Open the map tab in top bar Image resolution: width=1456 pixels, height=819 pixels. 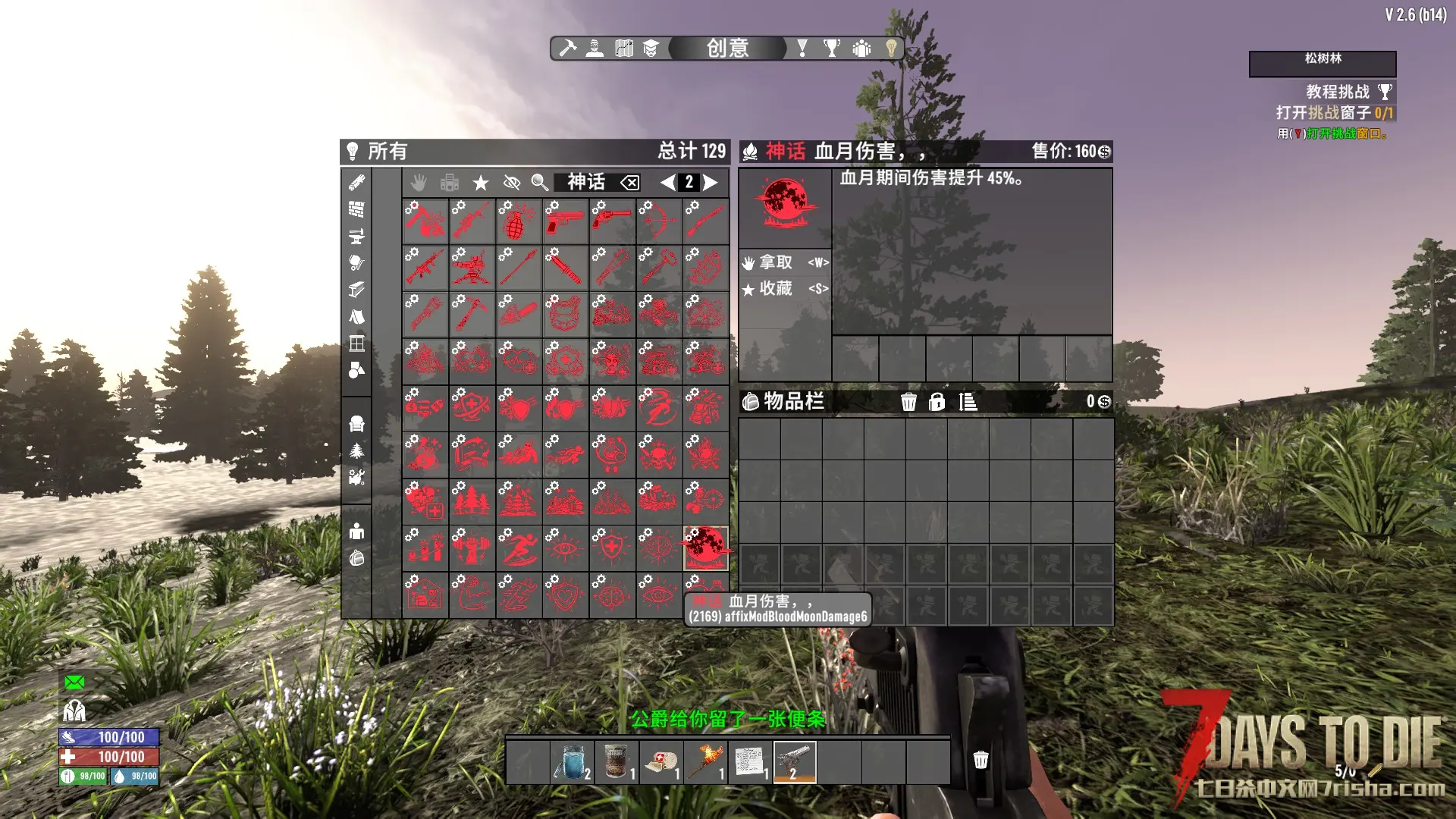tap(623, 49)
